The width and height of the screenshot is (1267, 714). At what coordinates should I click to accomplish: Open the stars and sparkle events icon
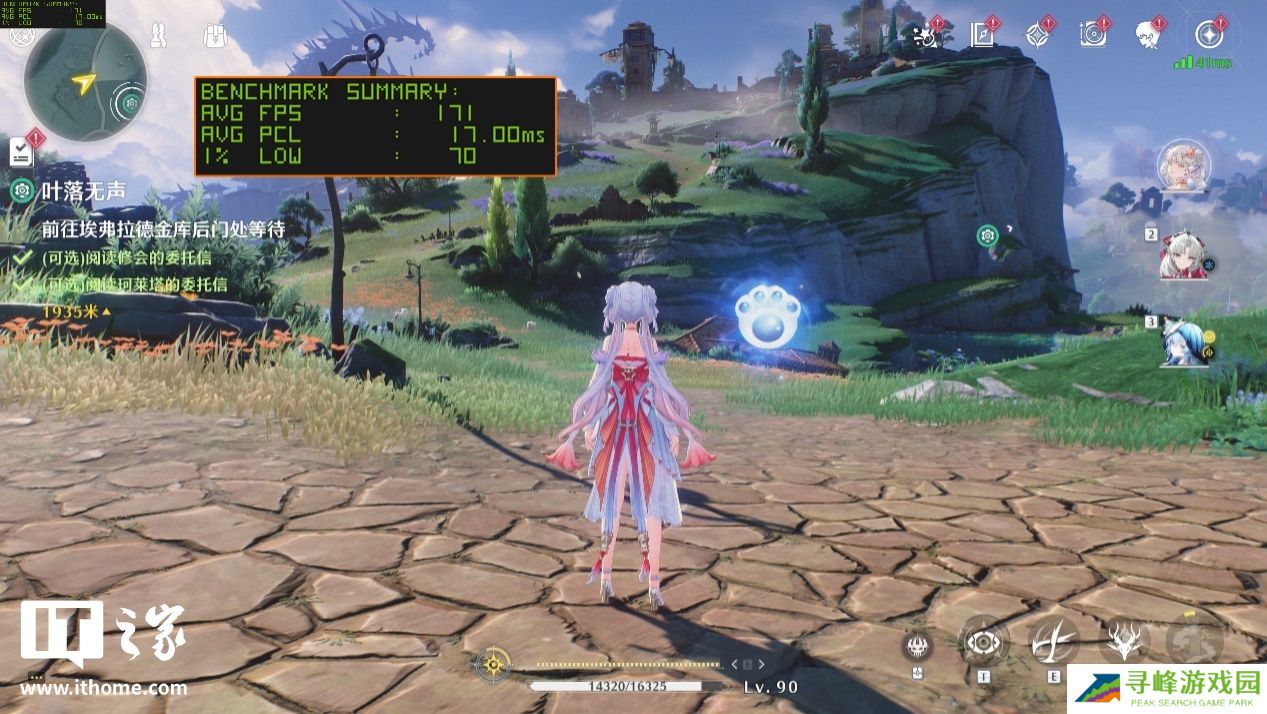tap(926, 35)
